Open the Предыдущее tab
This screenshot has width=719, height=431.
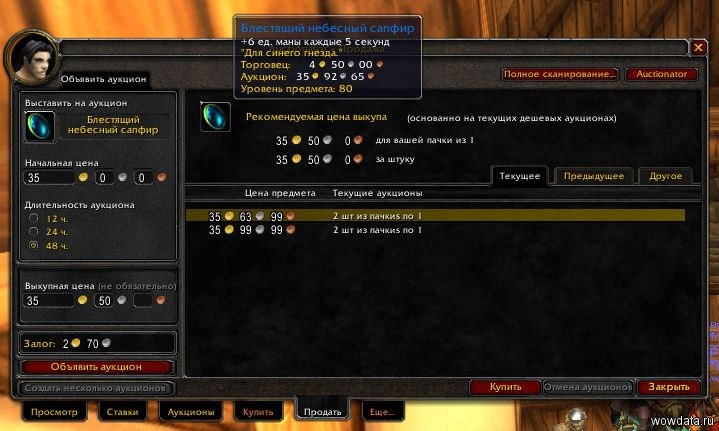pos(593,176)
